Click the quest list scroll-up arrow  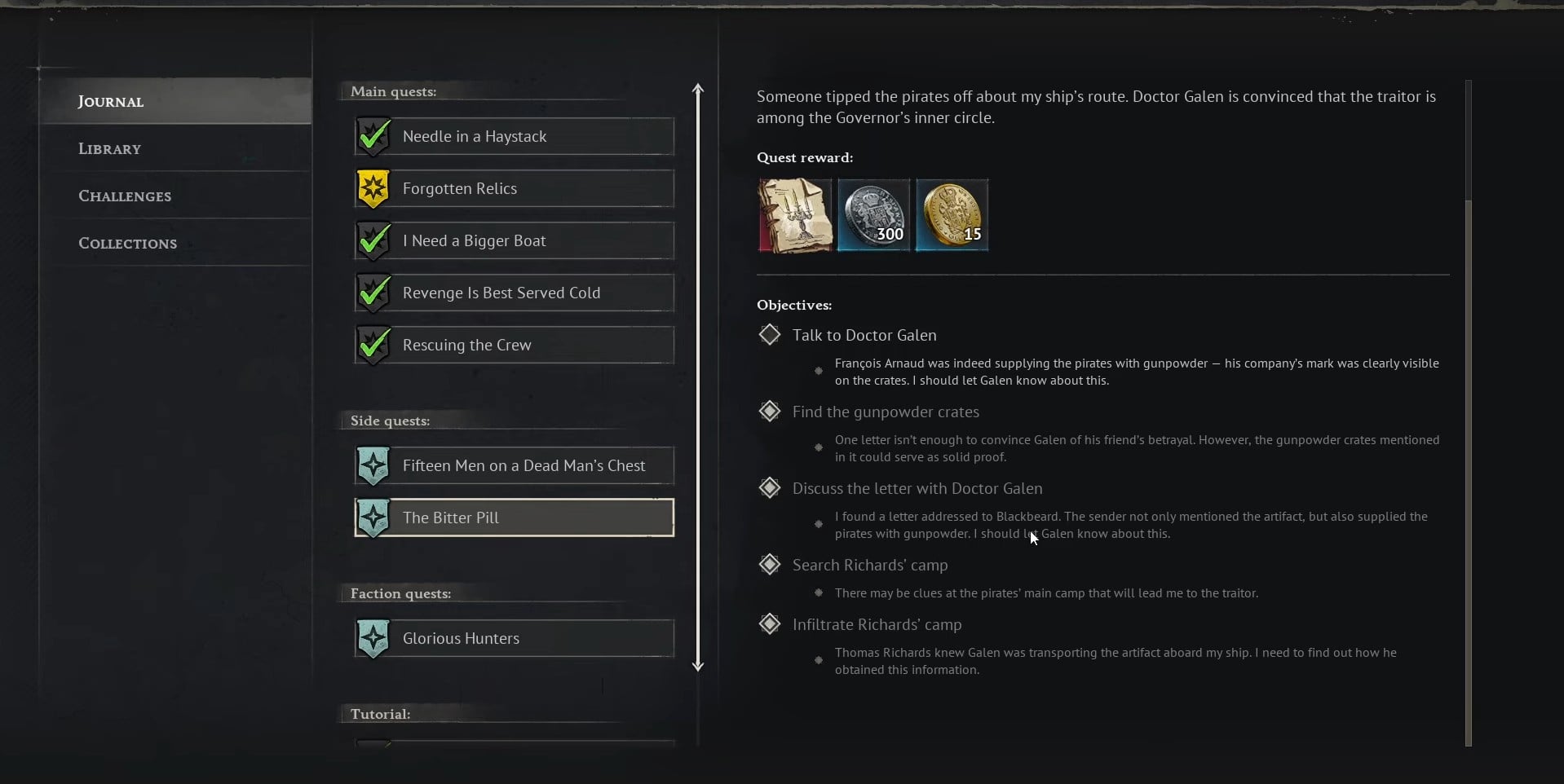tap(698, 88)
